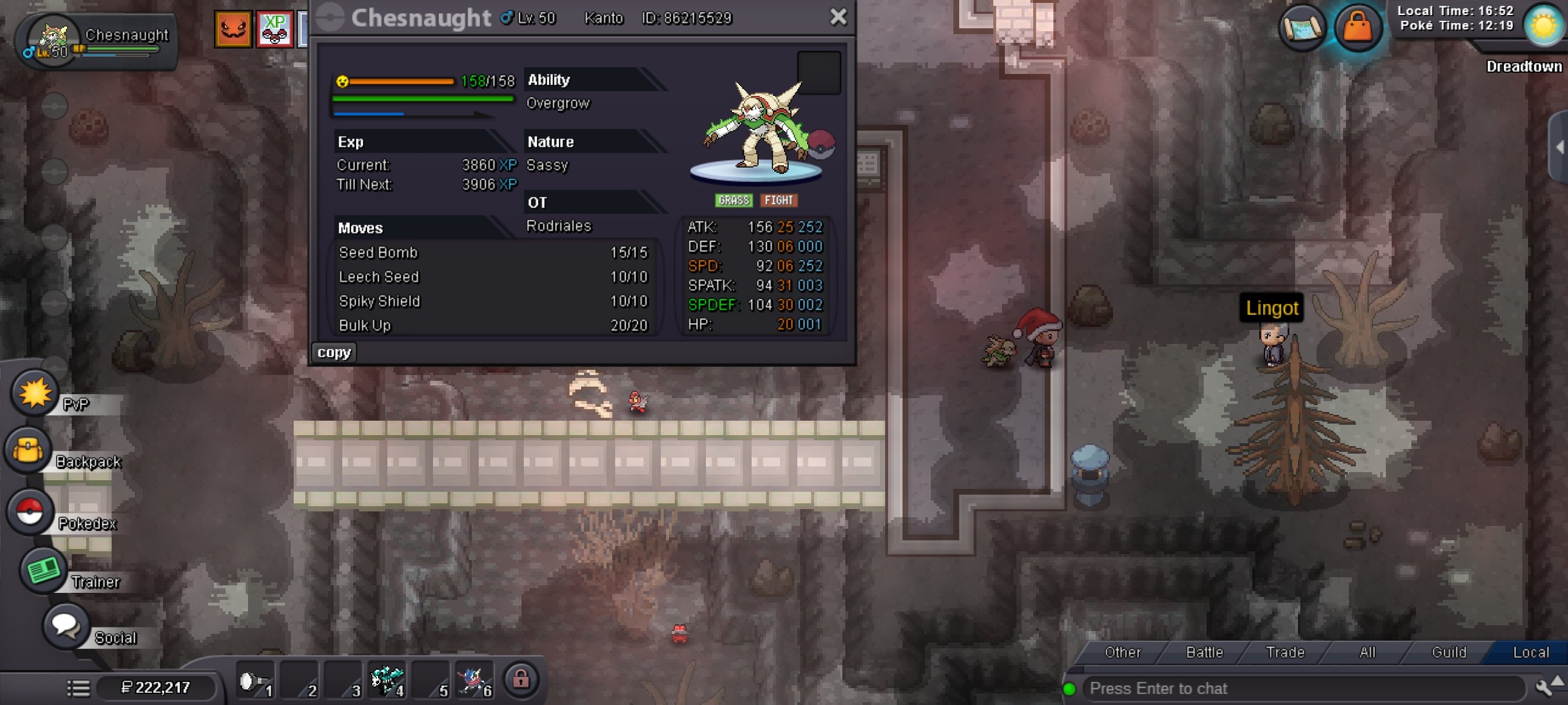Viewport: 1568px width, 705px height.
Task: Select the Other chat tab
Action: [1122, 652]
